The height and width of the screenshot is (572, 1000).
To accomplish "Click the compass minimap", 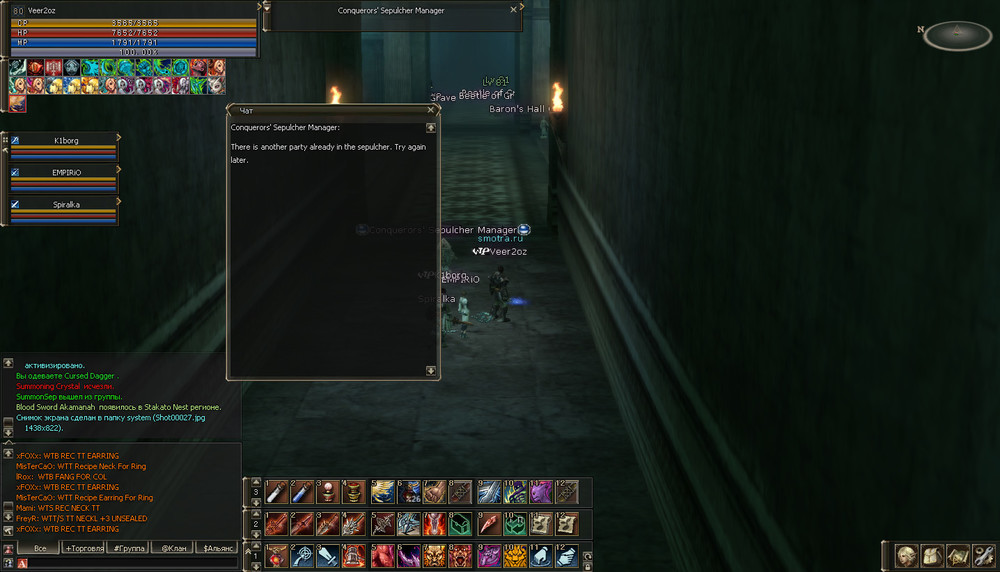I will [x=957, y=35].
